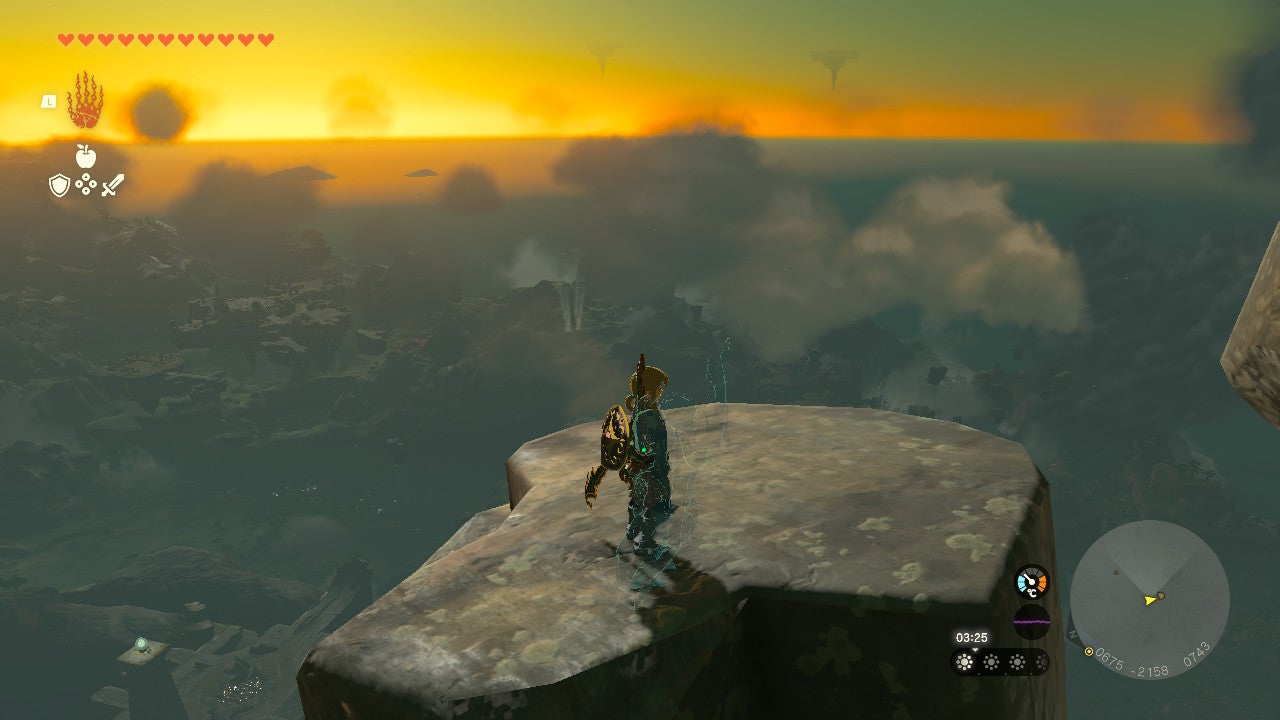Open the circular minimap
1280x720 pixels.
tap(1149, 599)
